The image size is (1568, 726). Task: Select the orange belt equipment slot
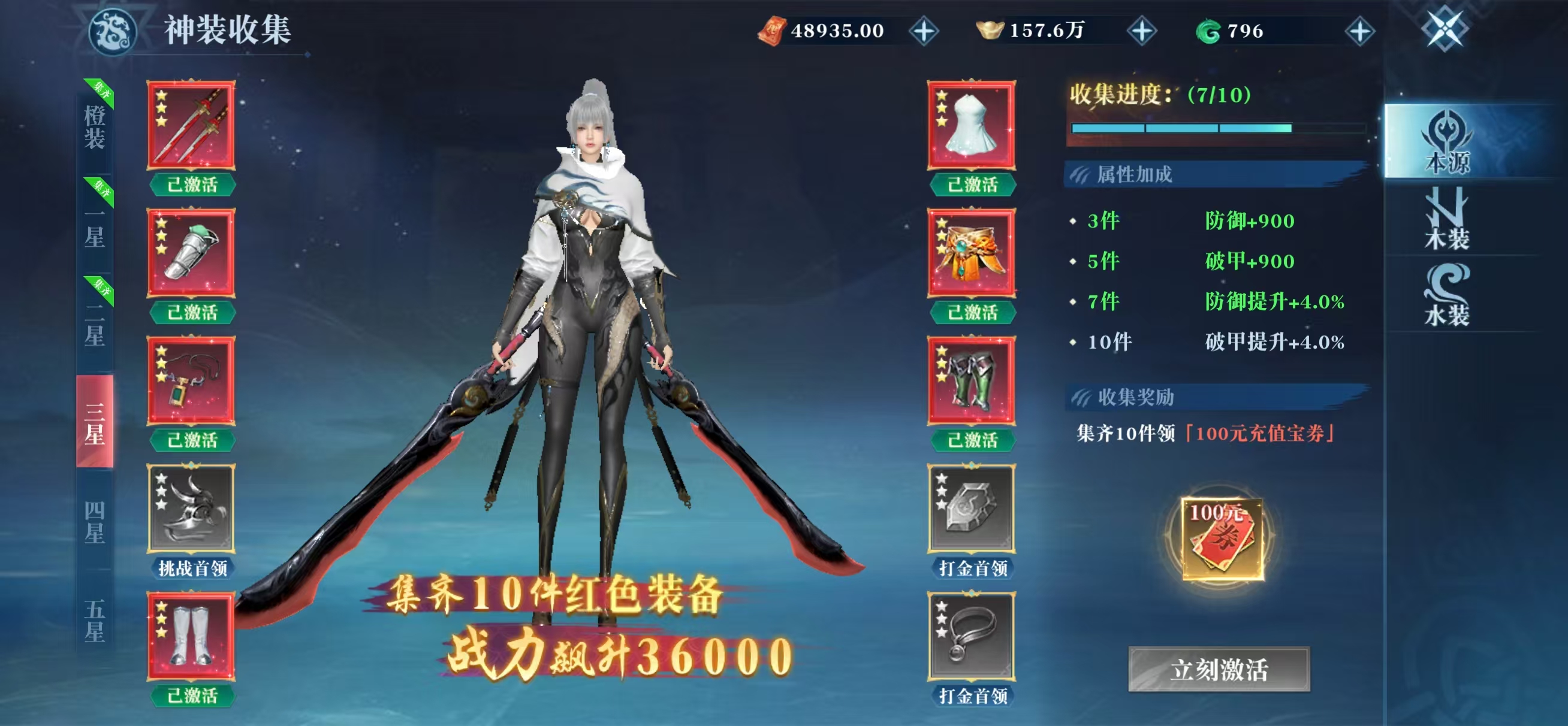pos(972,253)
